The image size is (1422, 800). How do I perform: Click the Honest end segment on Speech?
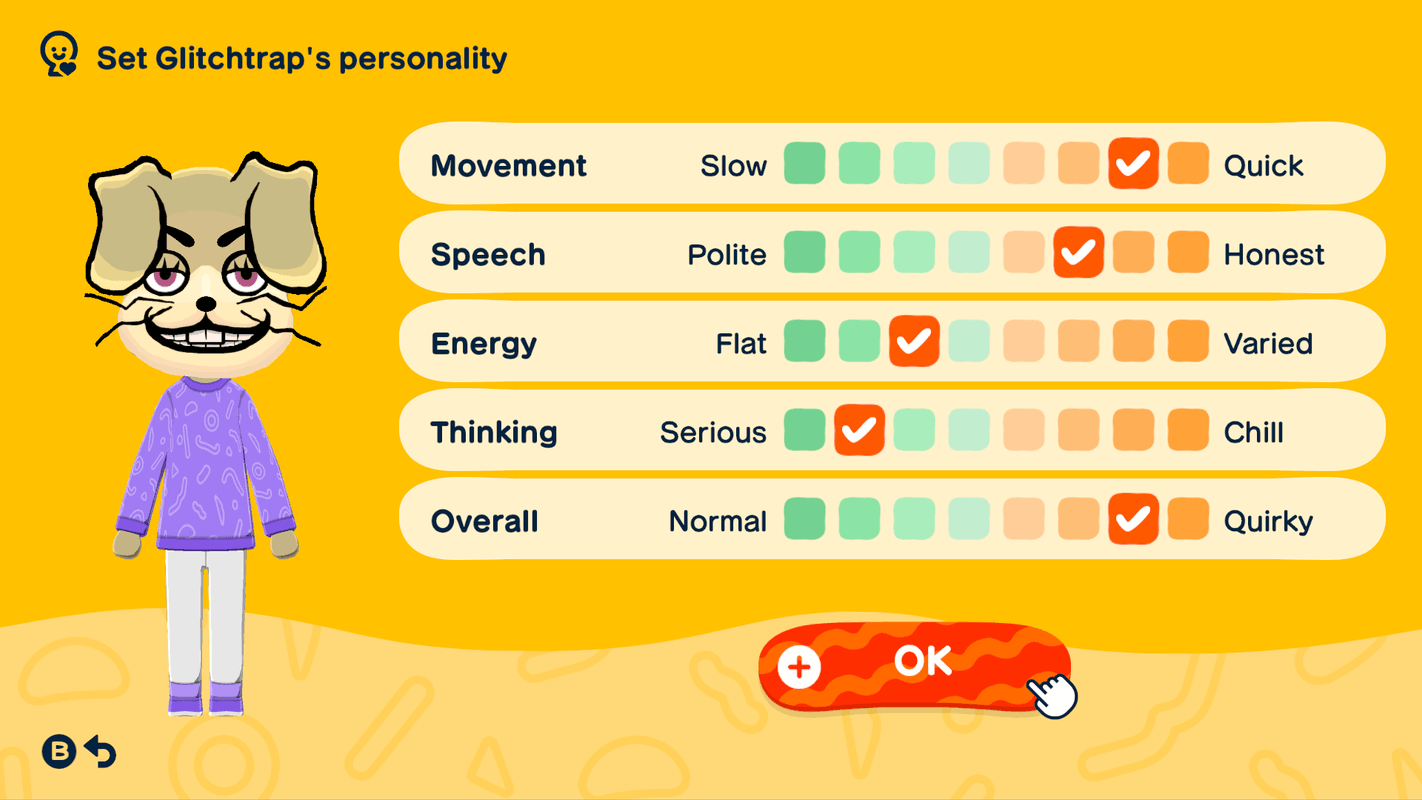[1188, 253]
